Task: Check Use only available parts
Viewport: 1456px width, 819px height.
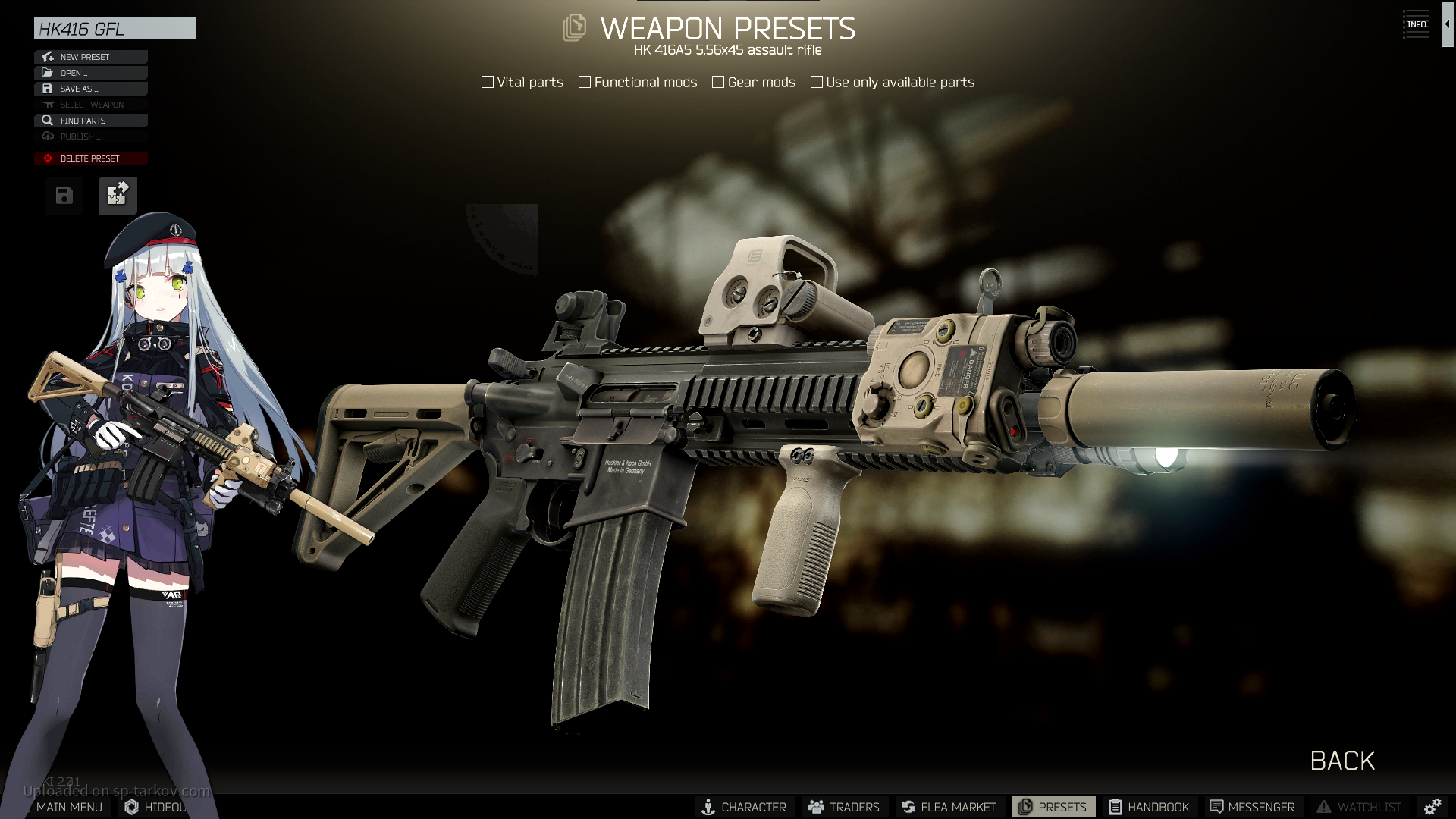Action: (817, 82)
